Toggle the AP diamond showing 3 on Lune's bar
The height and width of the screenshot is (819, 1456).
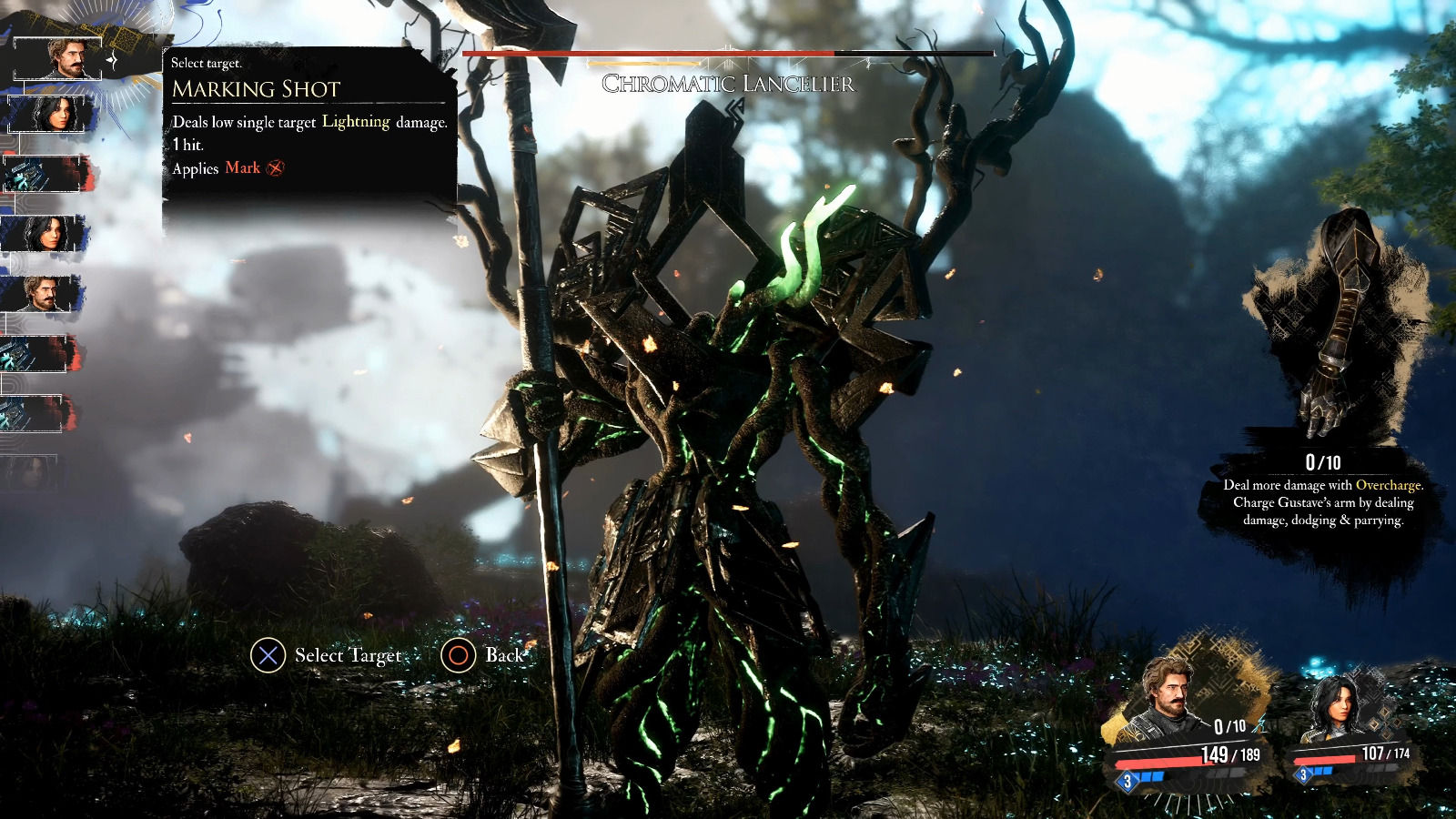click(x=1303, y=773)
